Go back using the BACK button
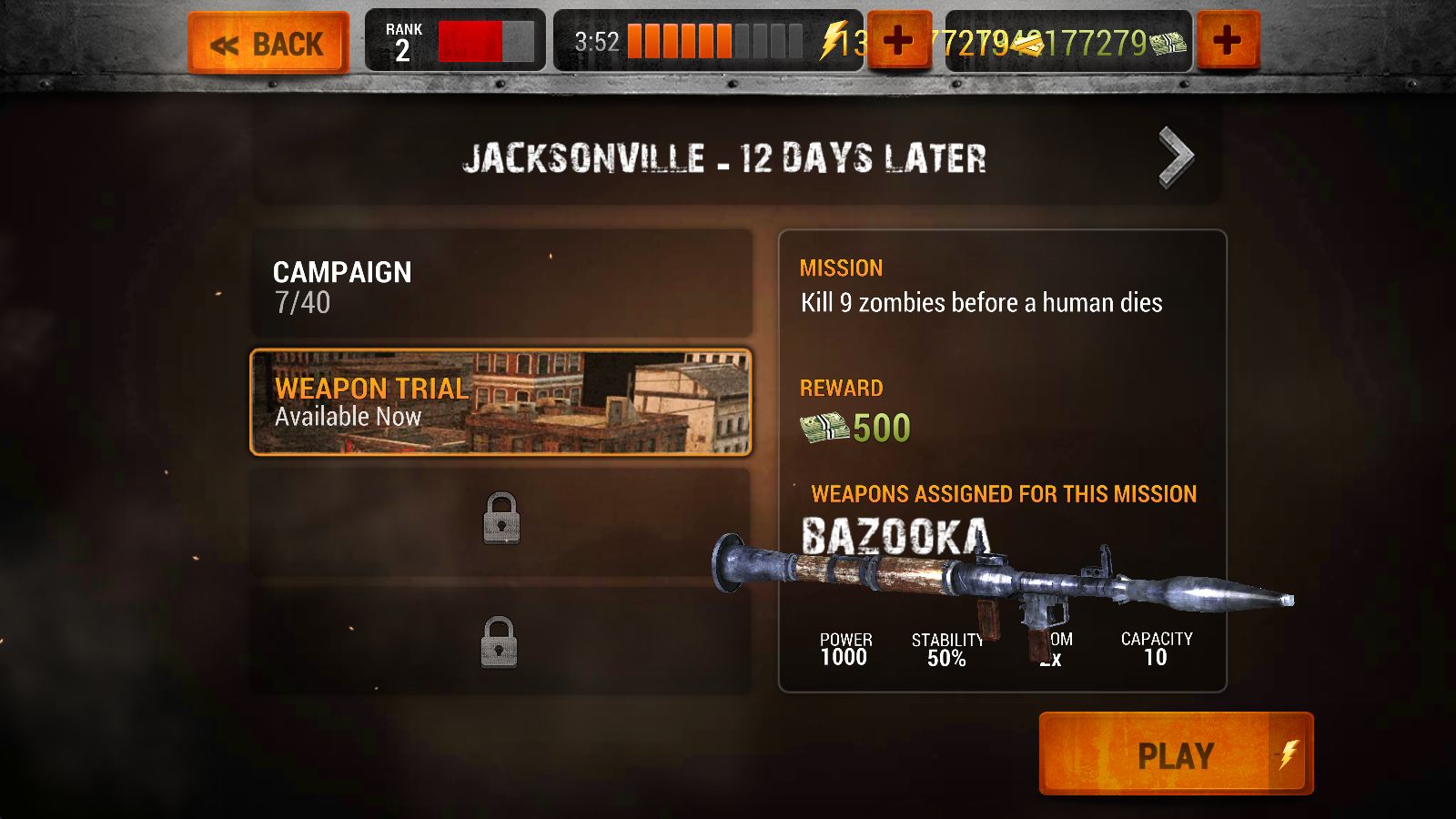1456x819 pixels. pyautogui.click(x=268, y=43)
